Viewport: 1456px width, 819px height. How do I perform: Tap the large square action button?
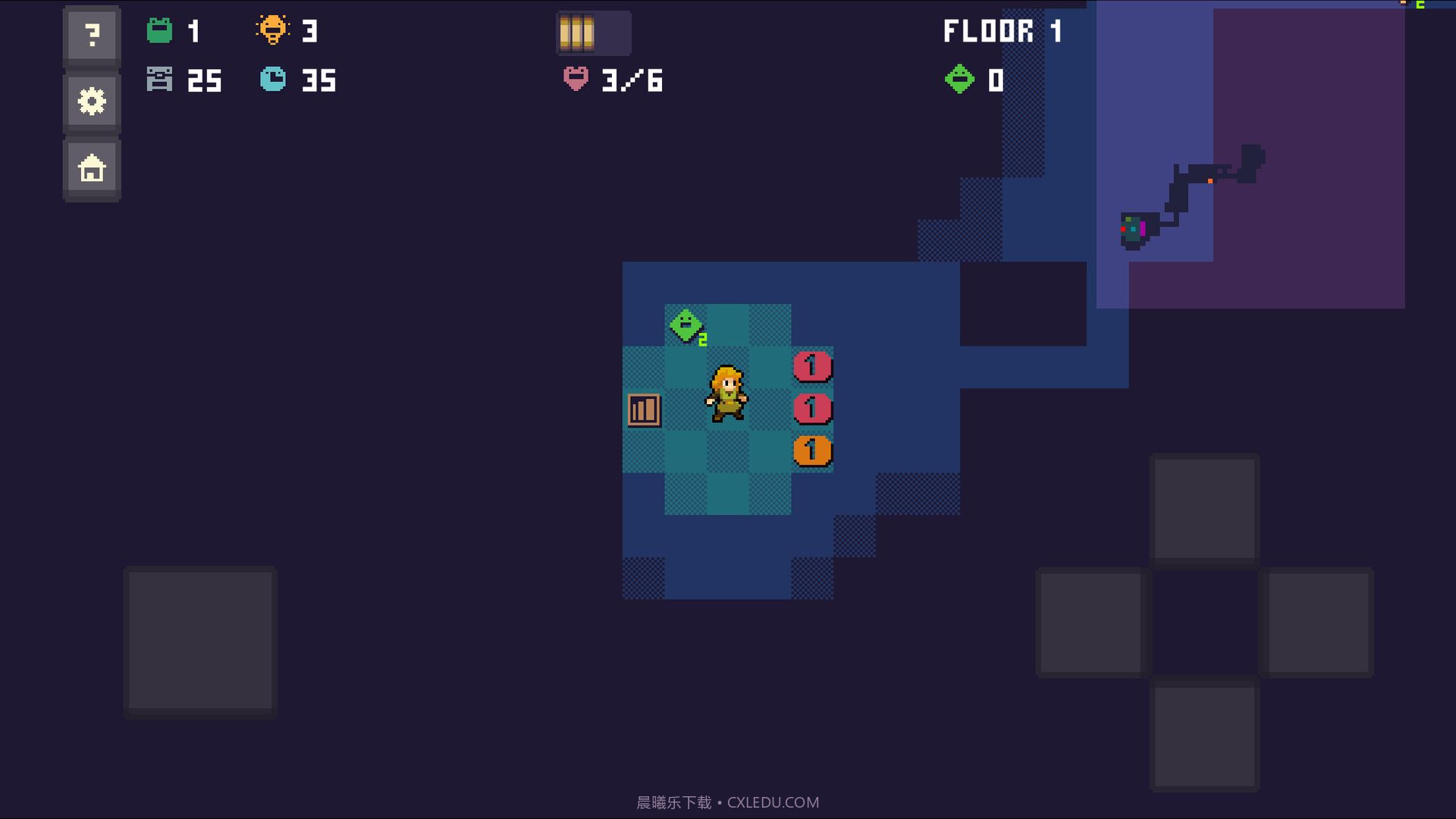coord(200,641)
